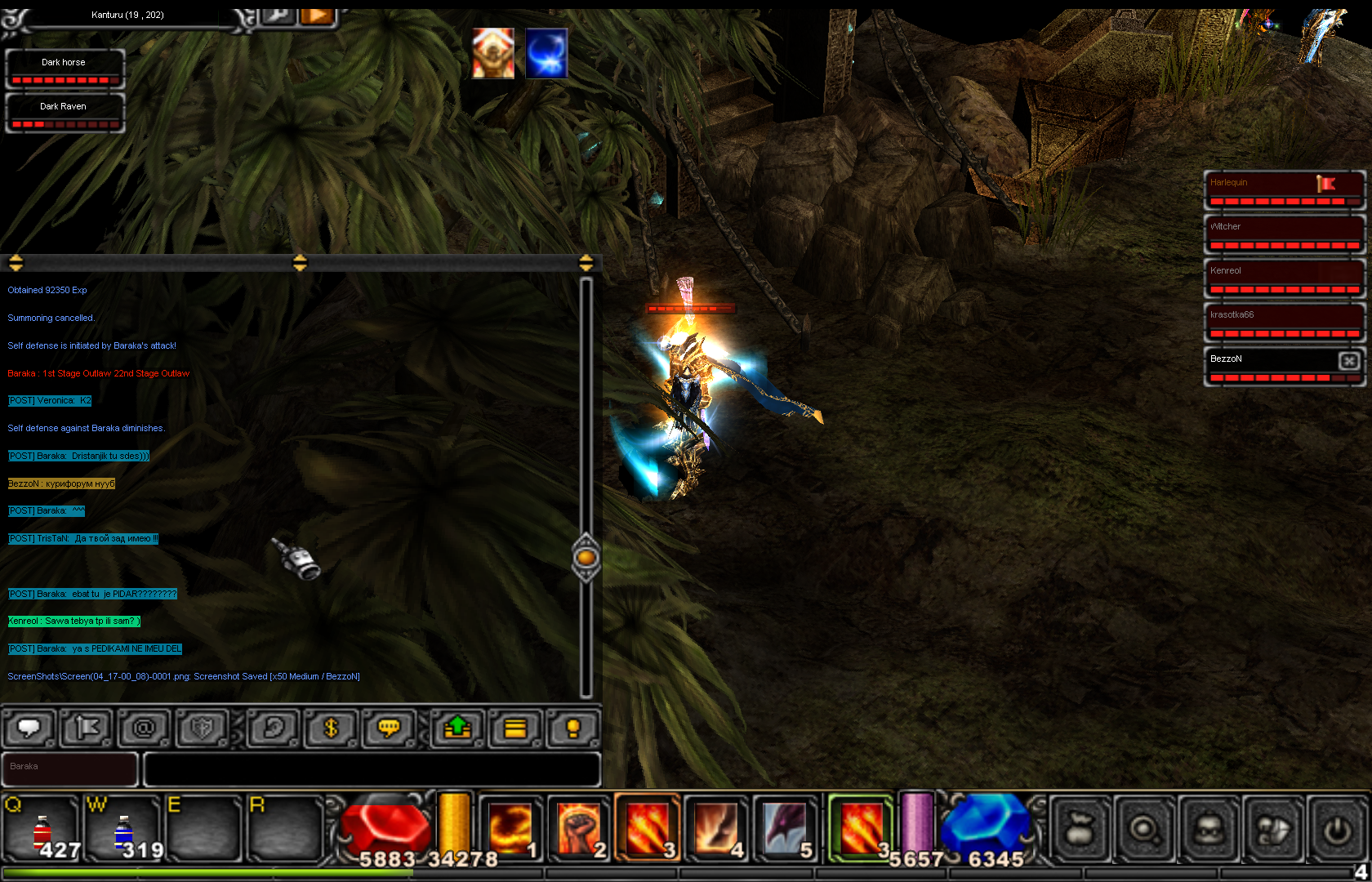Activate the dark raven skill in slot 5
The image size is (1372, 882).
[784, 829]
